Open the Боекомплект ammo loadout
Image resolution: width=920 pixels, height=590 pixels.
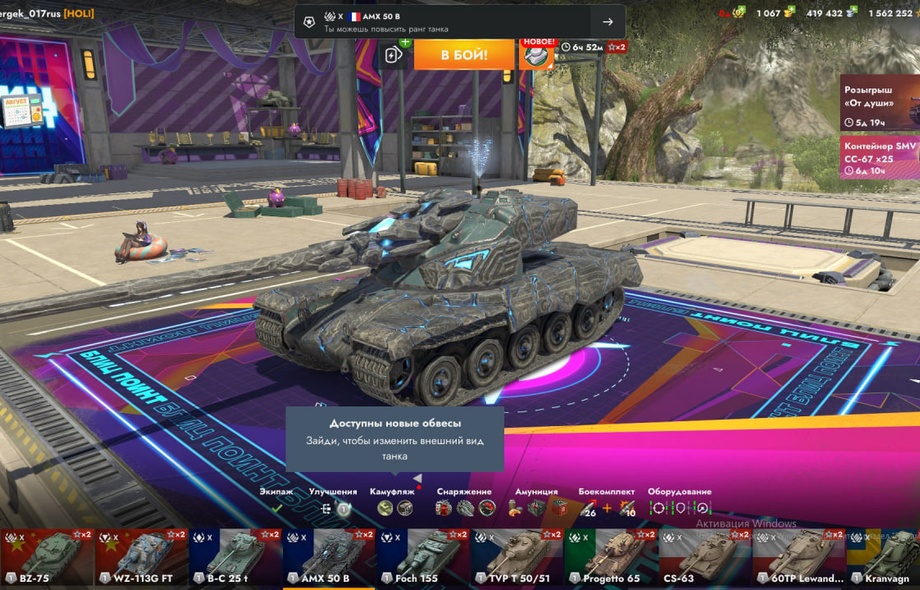[x=606, y=501]
